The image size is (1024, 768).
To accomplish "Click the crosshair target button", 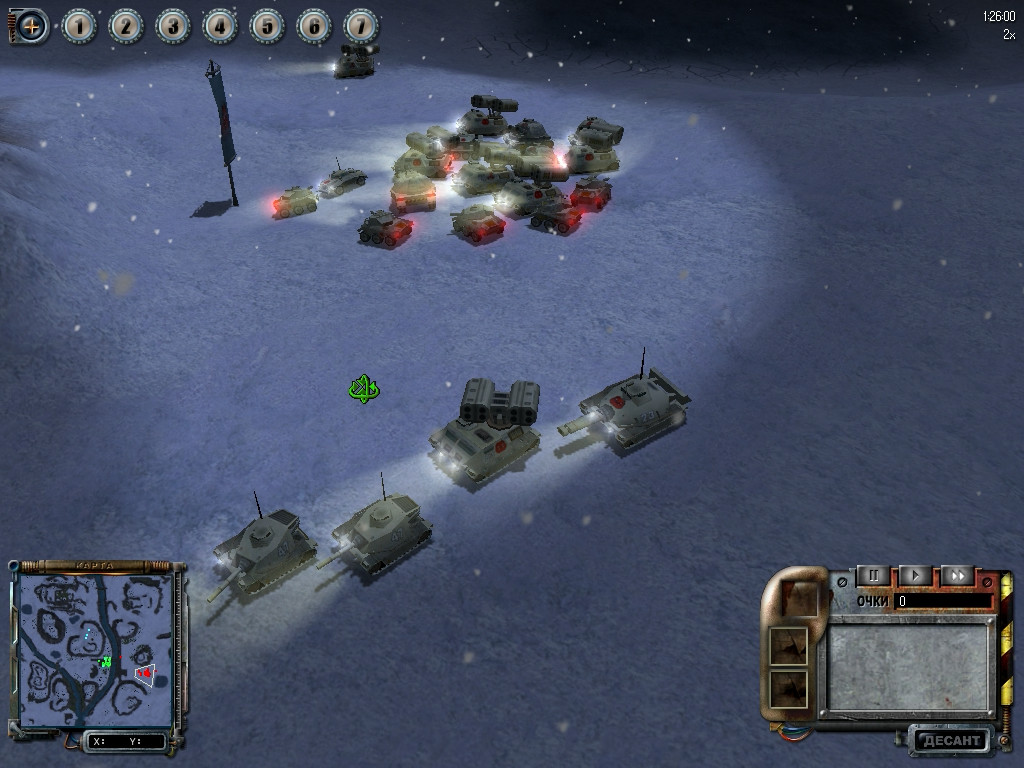I will 31,26.
